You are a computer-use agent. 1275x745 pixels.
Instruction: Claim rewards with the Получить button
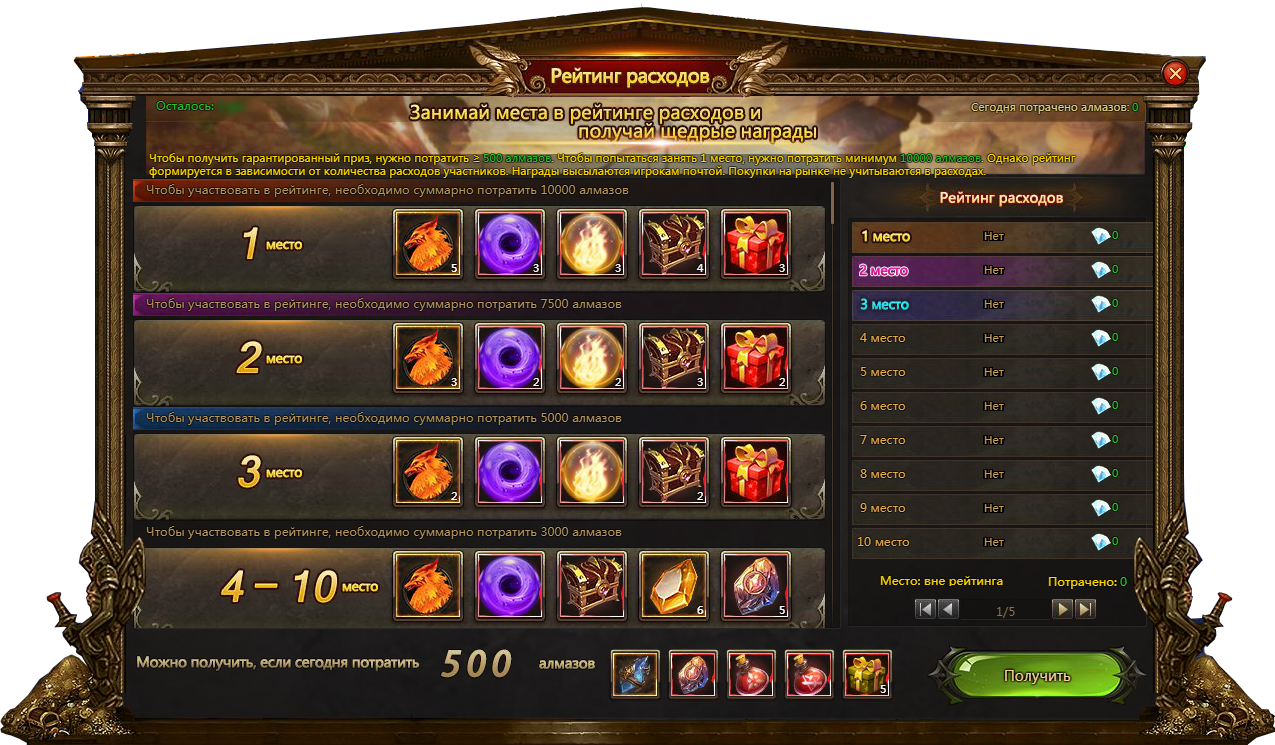[x=1037, y=676]
